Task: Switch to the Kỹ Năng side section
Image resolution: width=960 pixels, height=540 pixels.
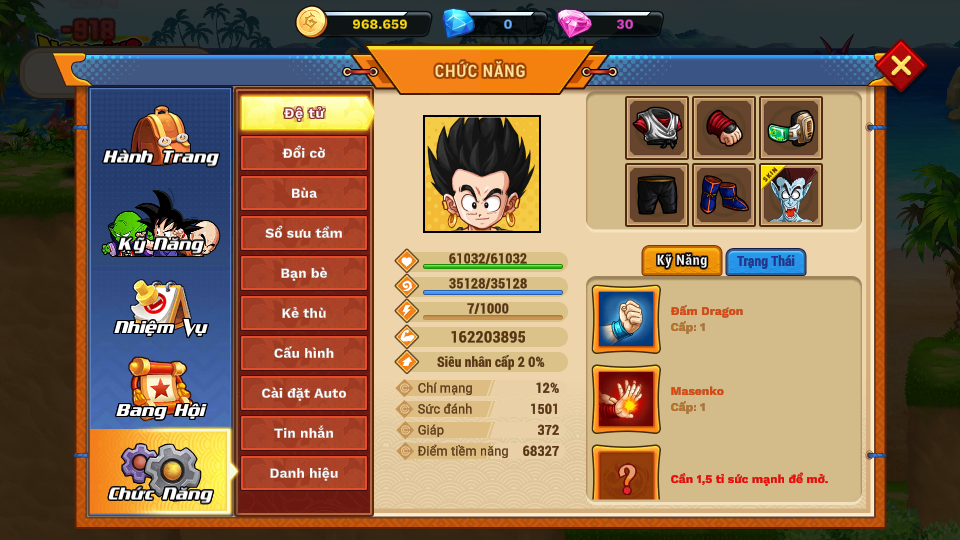Action: coord(160,224)
